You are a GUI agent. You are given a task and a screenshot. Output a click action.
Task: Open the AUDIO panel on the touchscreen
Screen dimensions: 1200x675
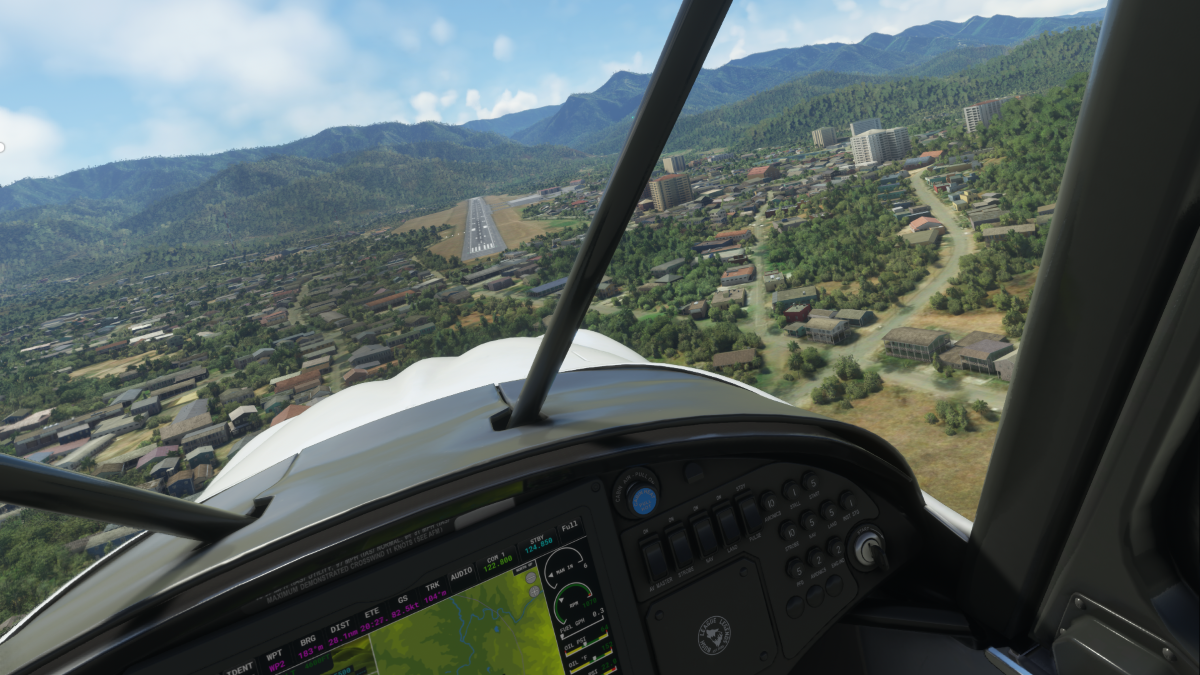click(461, 575)
